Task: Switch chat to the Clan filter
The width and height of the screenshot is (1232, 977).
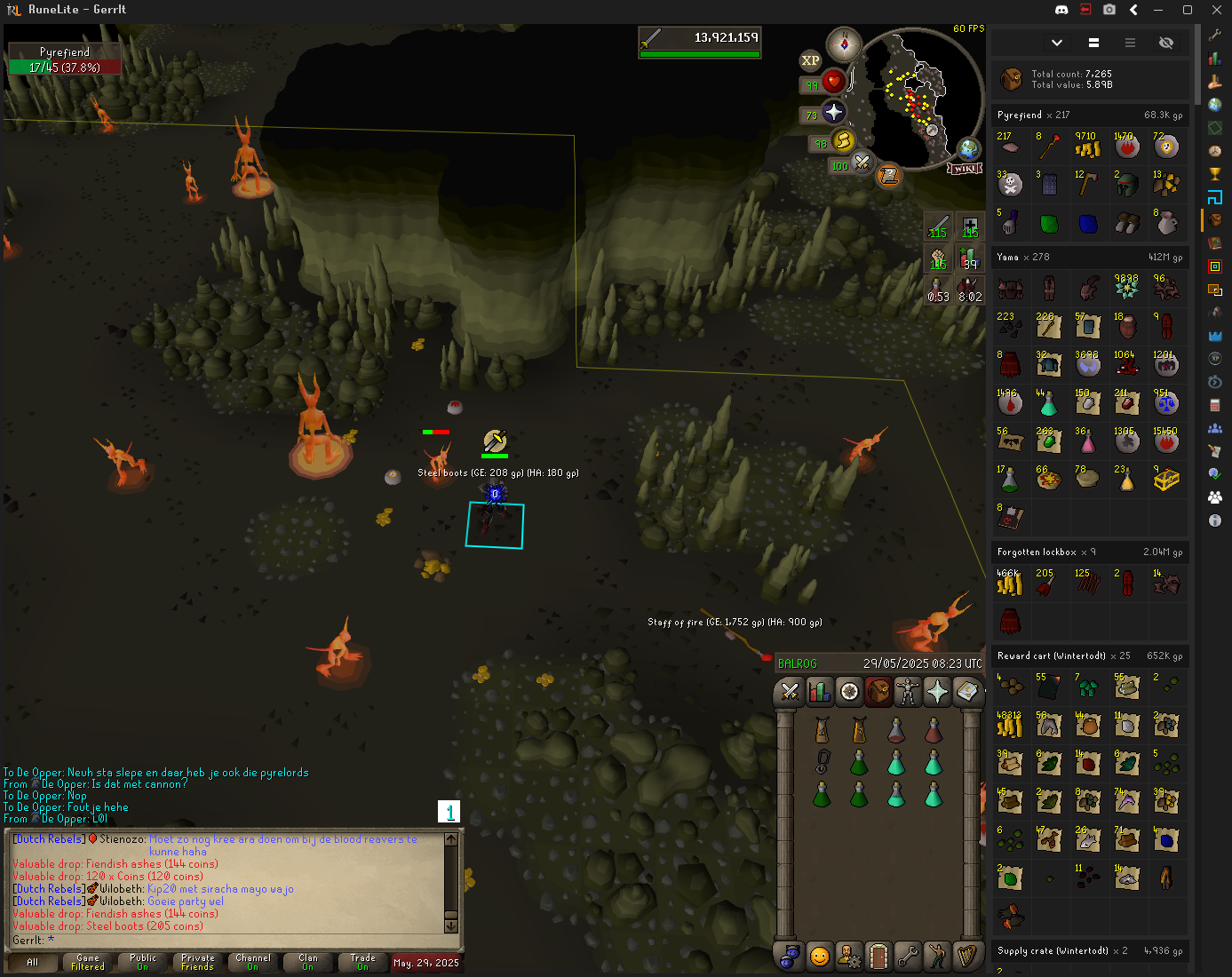Action: point(308,962)
